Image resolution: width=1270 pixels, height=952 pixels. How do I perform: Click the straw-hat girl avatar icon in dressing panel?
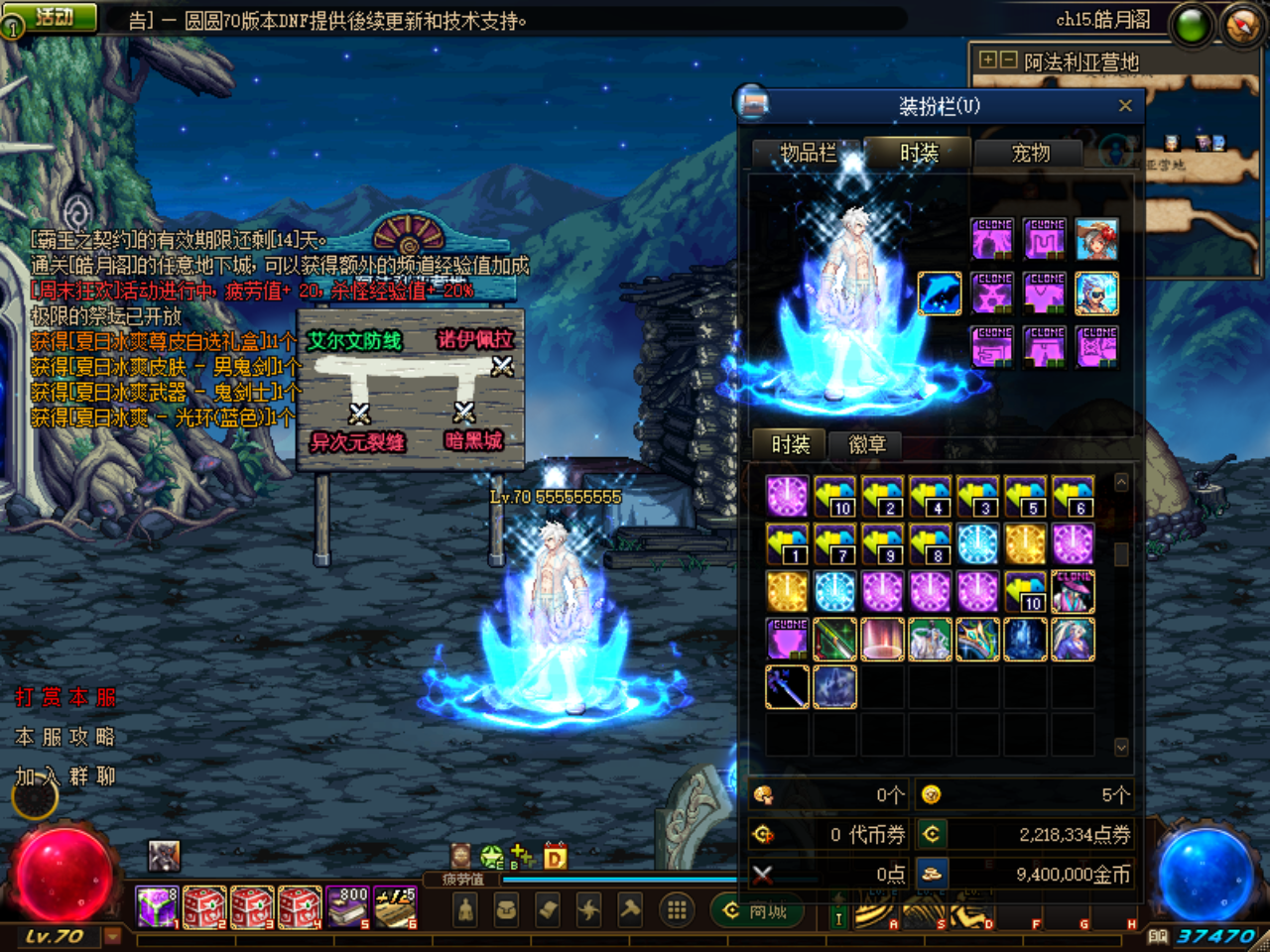(1097, 240)
